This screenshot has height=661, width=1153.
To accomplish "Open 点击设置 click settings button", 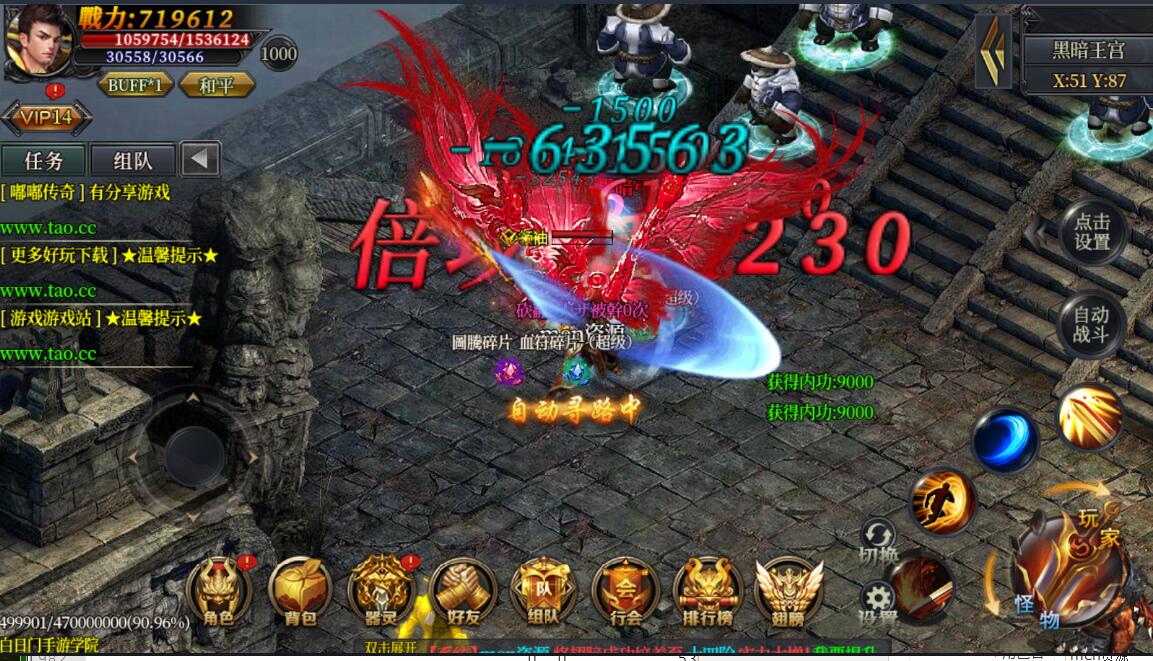I will pyautogui.click(x=1092, y=232).
